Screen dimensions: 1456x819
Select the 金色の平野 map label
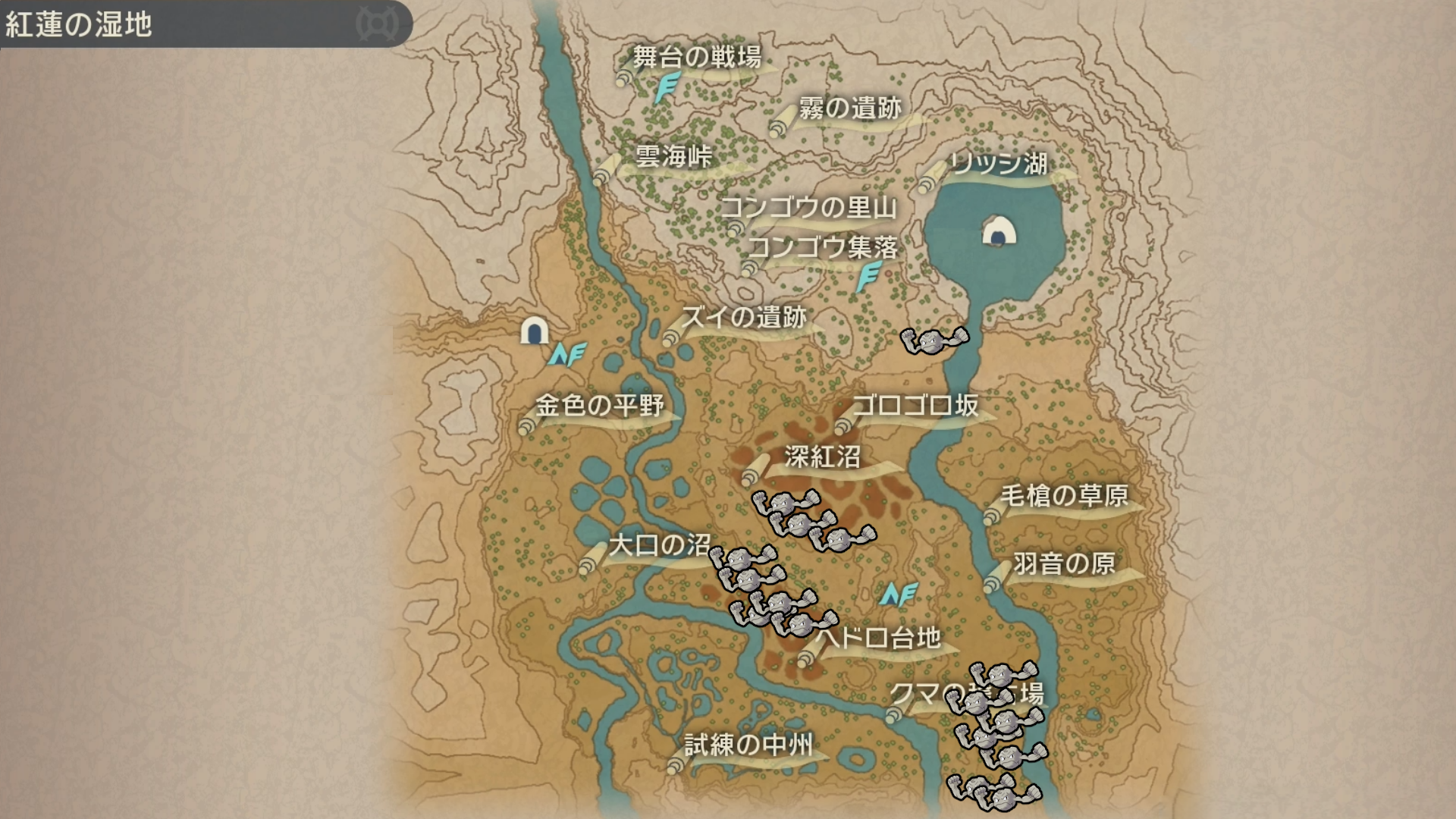[599, 406]
